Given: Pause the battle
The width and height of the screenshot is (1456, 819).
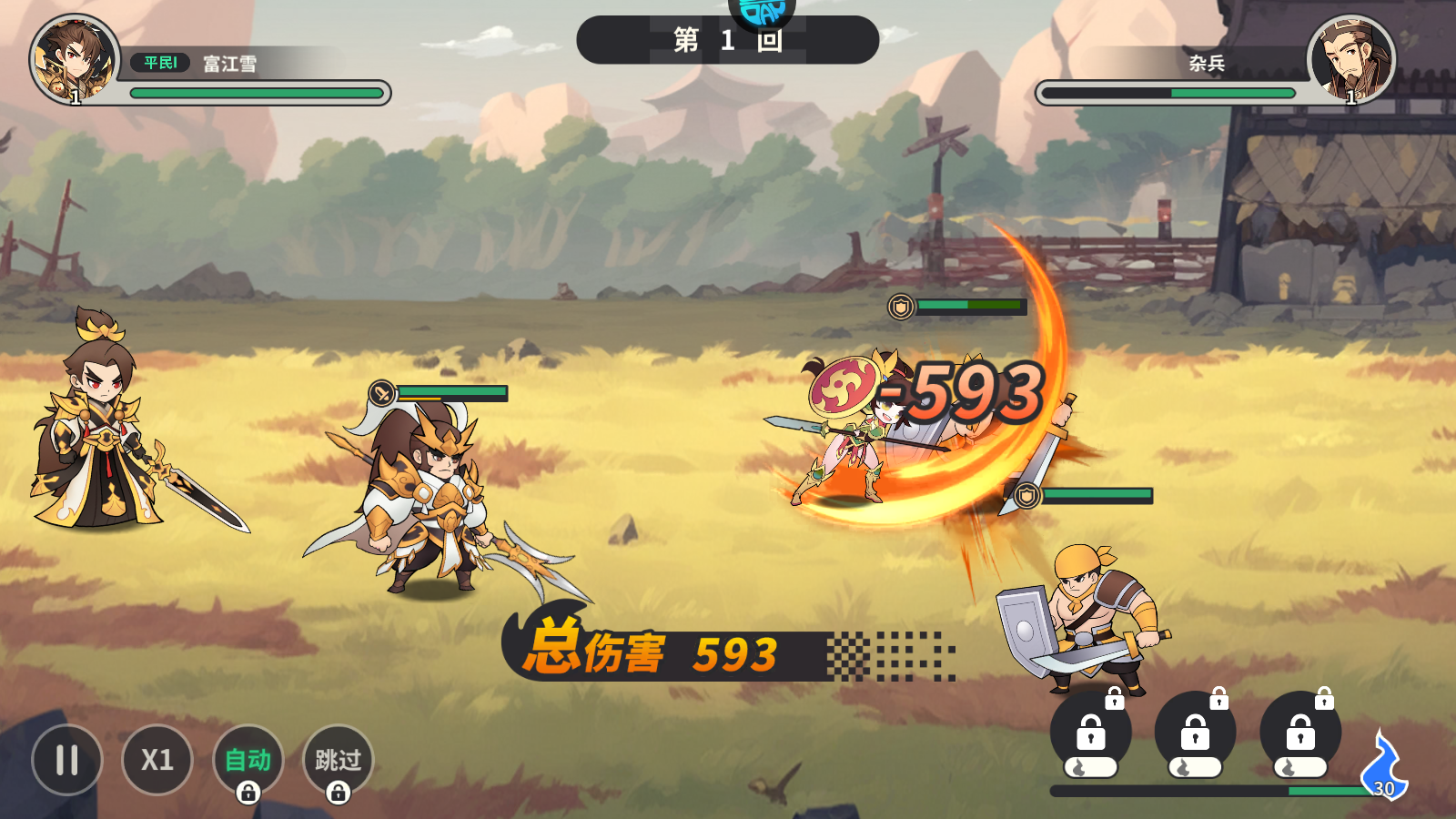Looking at the screenshot, I should 66,760.
